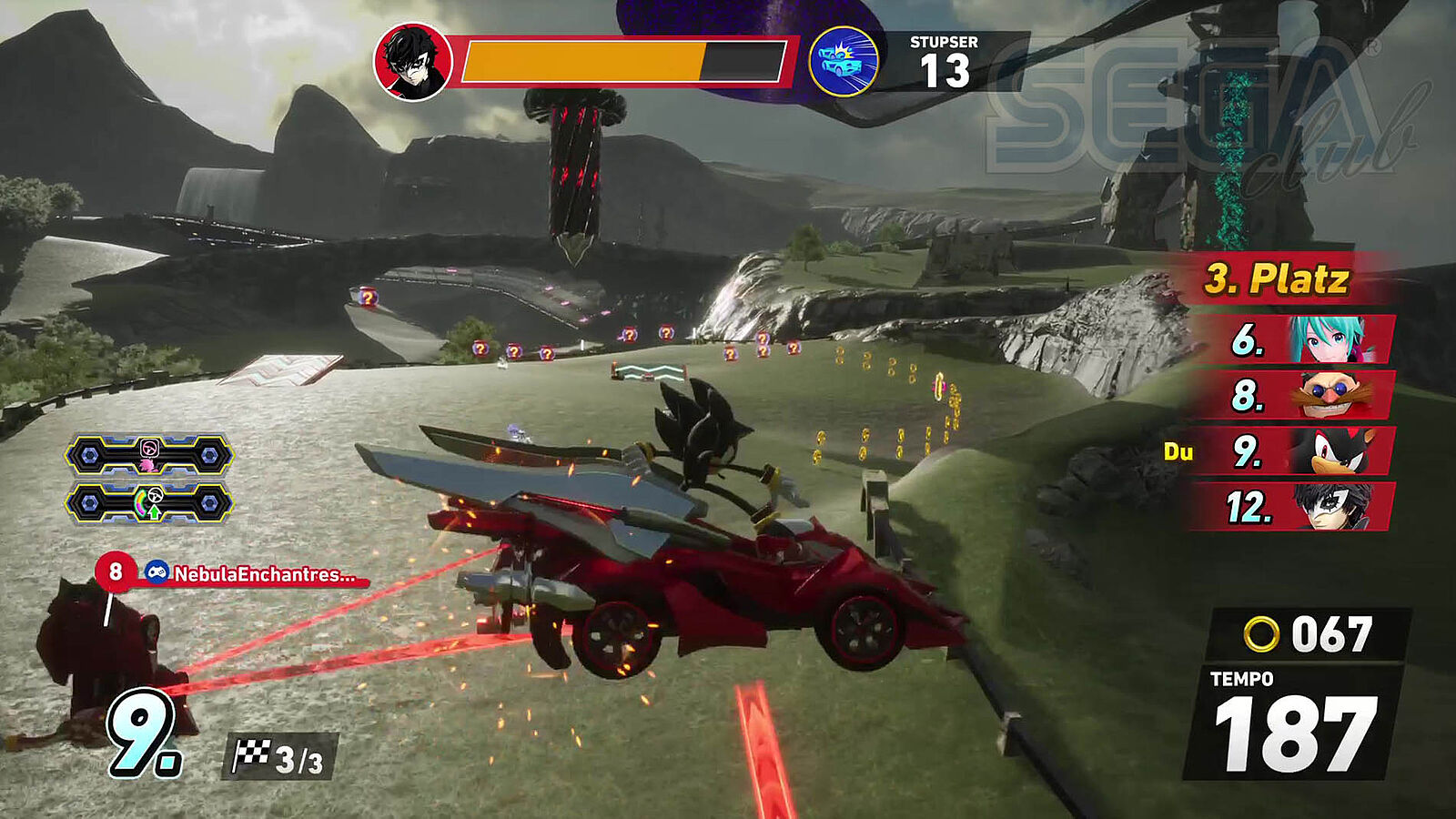Click Joker's round portrait beside the orange gauge

[x=412, y=62]
